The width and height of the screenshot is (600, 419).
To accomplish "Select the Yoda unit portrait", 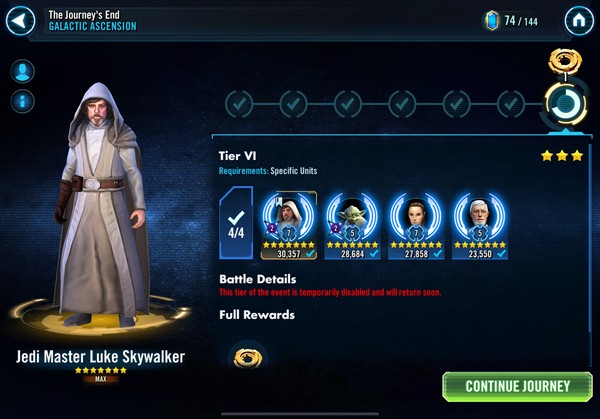I will (x=351, y=216).
